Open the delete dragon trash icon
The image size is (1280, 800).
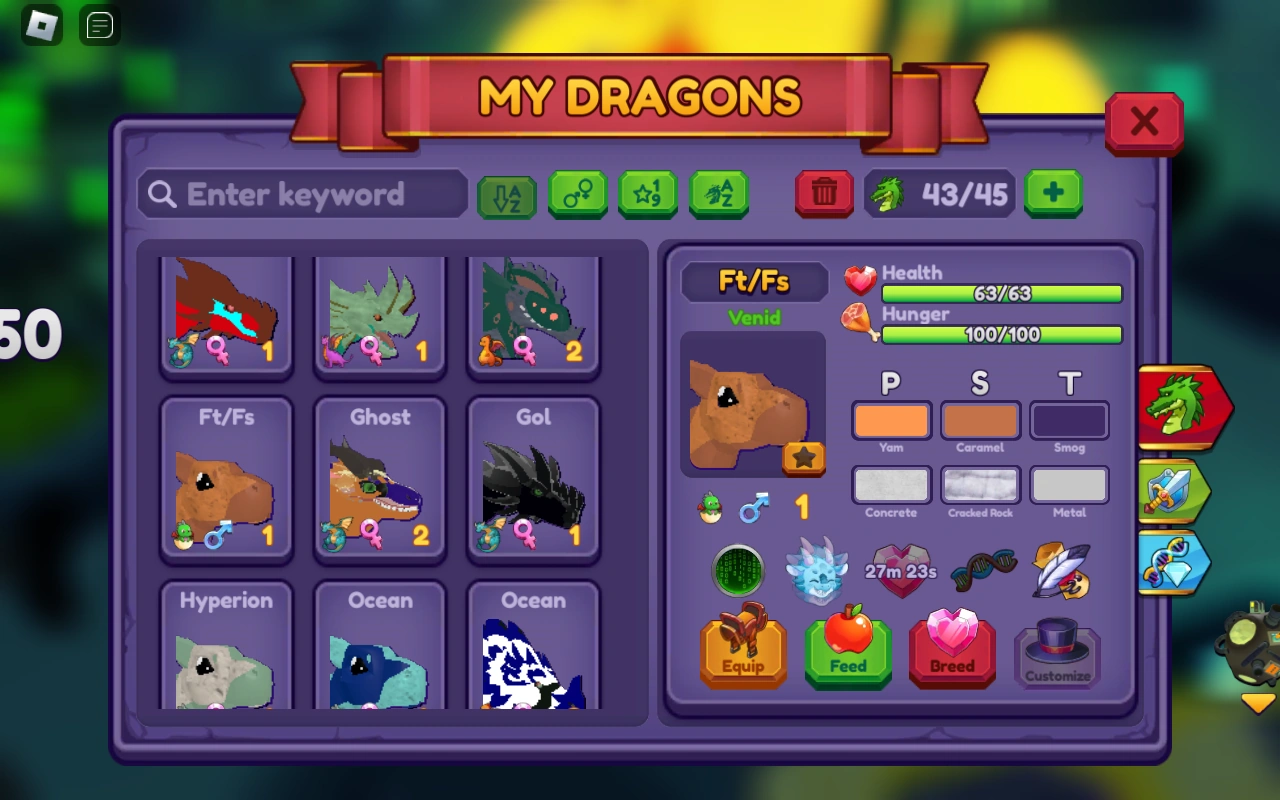[823, 195]
